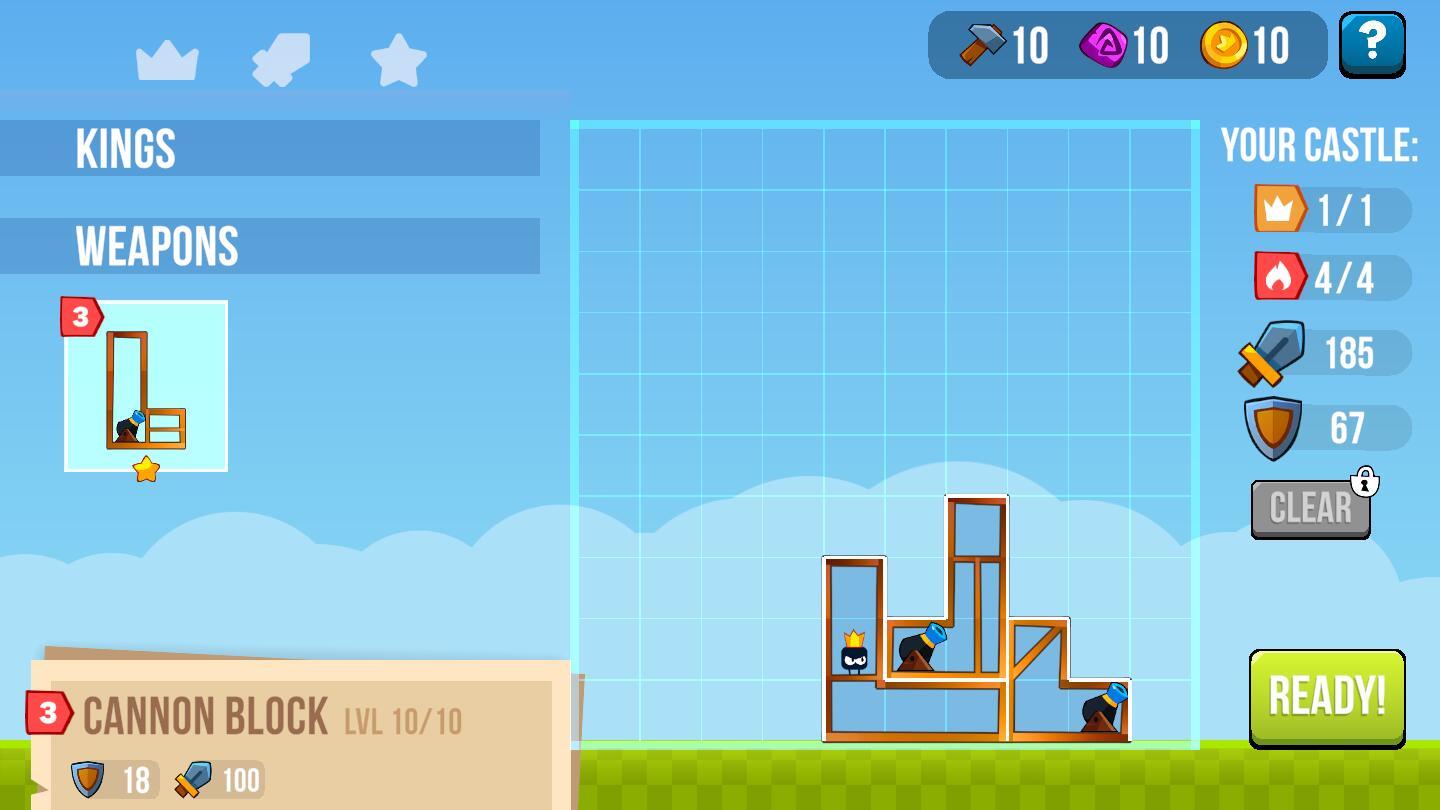
Task: Expand the WEAPONS category header
Action: 270,246
